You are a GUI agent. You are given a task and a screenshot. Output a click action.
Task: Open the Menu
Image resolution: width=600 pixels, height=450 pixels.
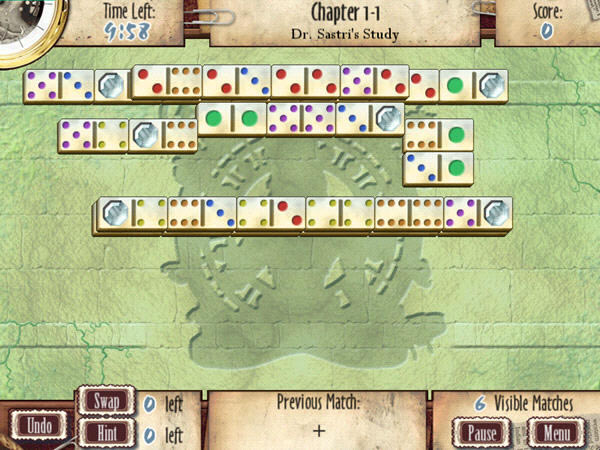click(551, 433)
